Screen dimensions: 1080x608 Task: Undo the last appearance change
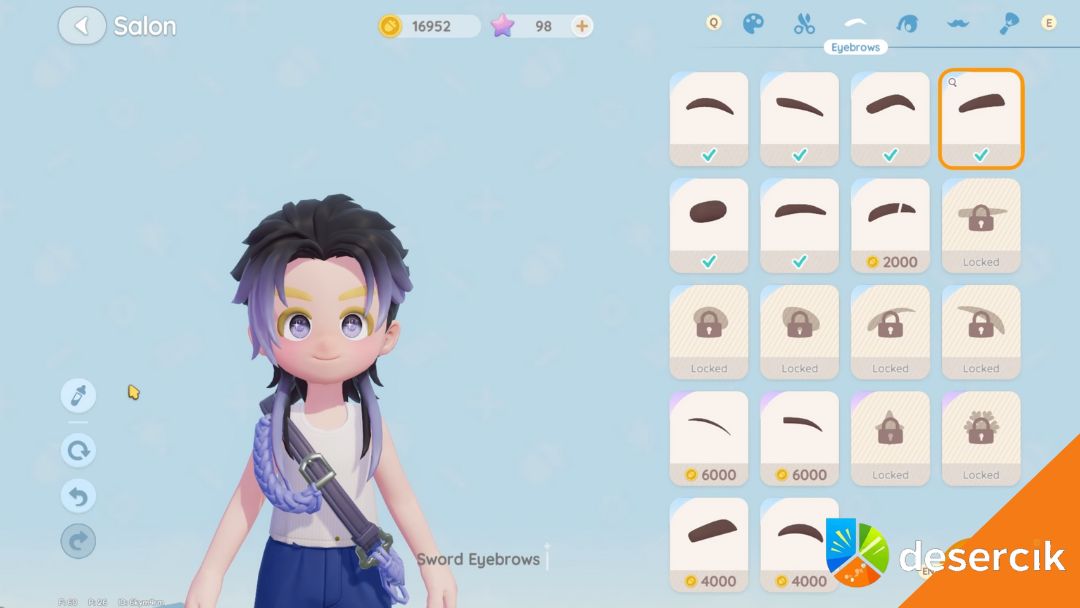(78, 495)
